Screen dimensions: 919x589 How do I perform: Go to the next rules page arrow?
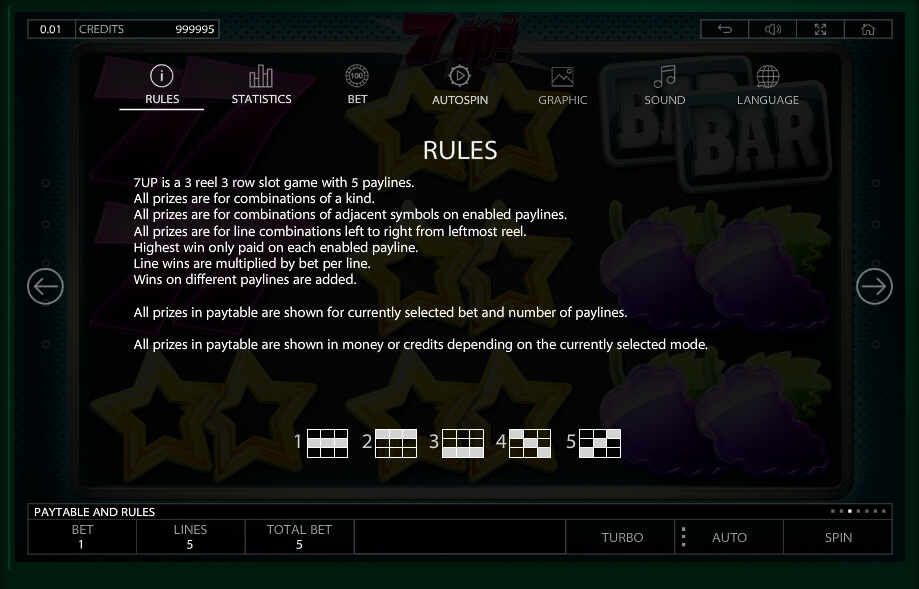click(874, 288)
